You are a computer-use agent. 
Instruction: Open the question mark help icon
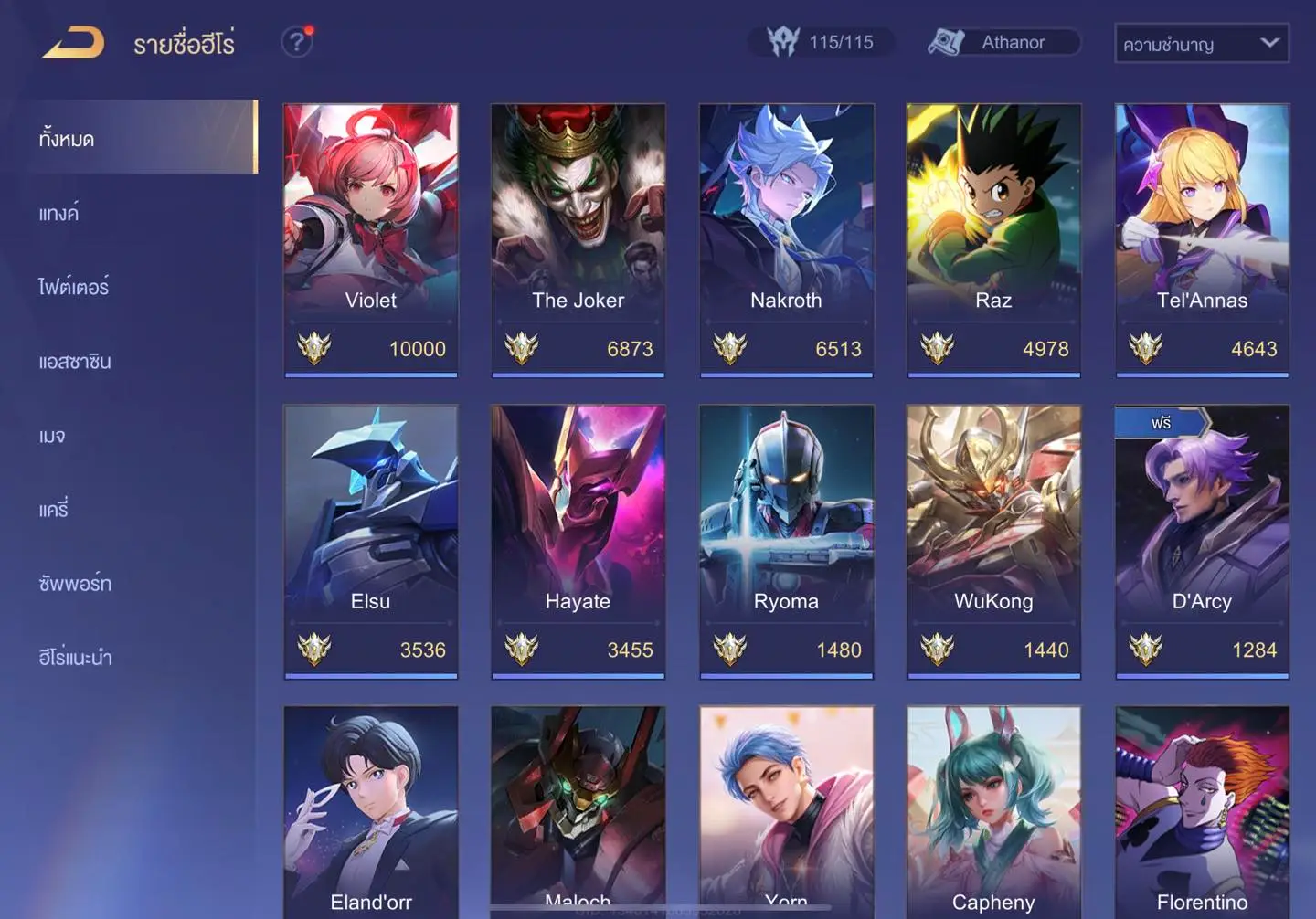[296, 42]
